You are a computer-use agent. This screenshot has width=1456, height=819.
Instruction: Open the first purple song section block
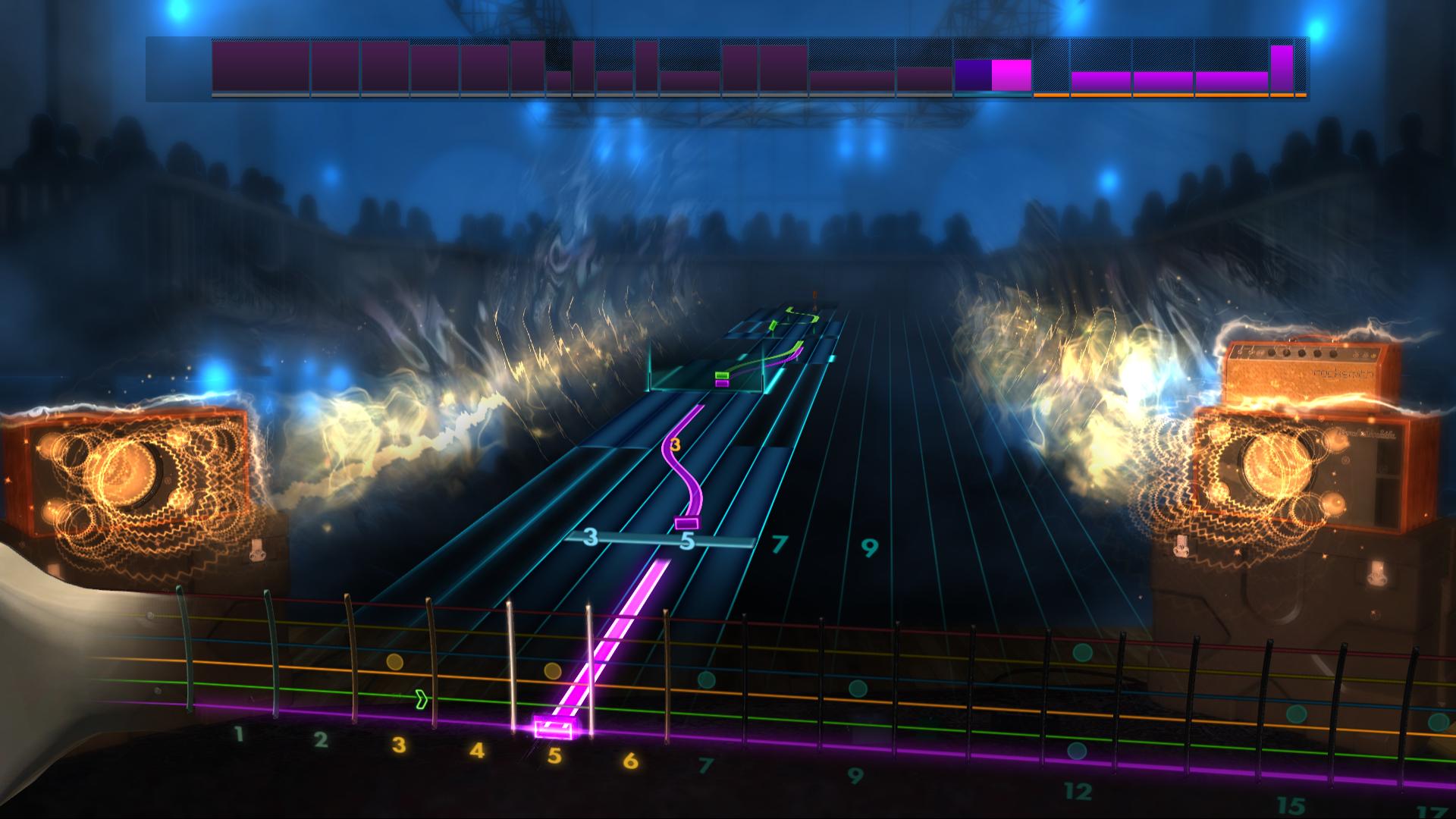point(258,68)
